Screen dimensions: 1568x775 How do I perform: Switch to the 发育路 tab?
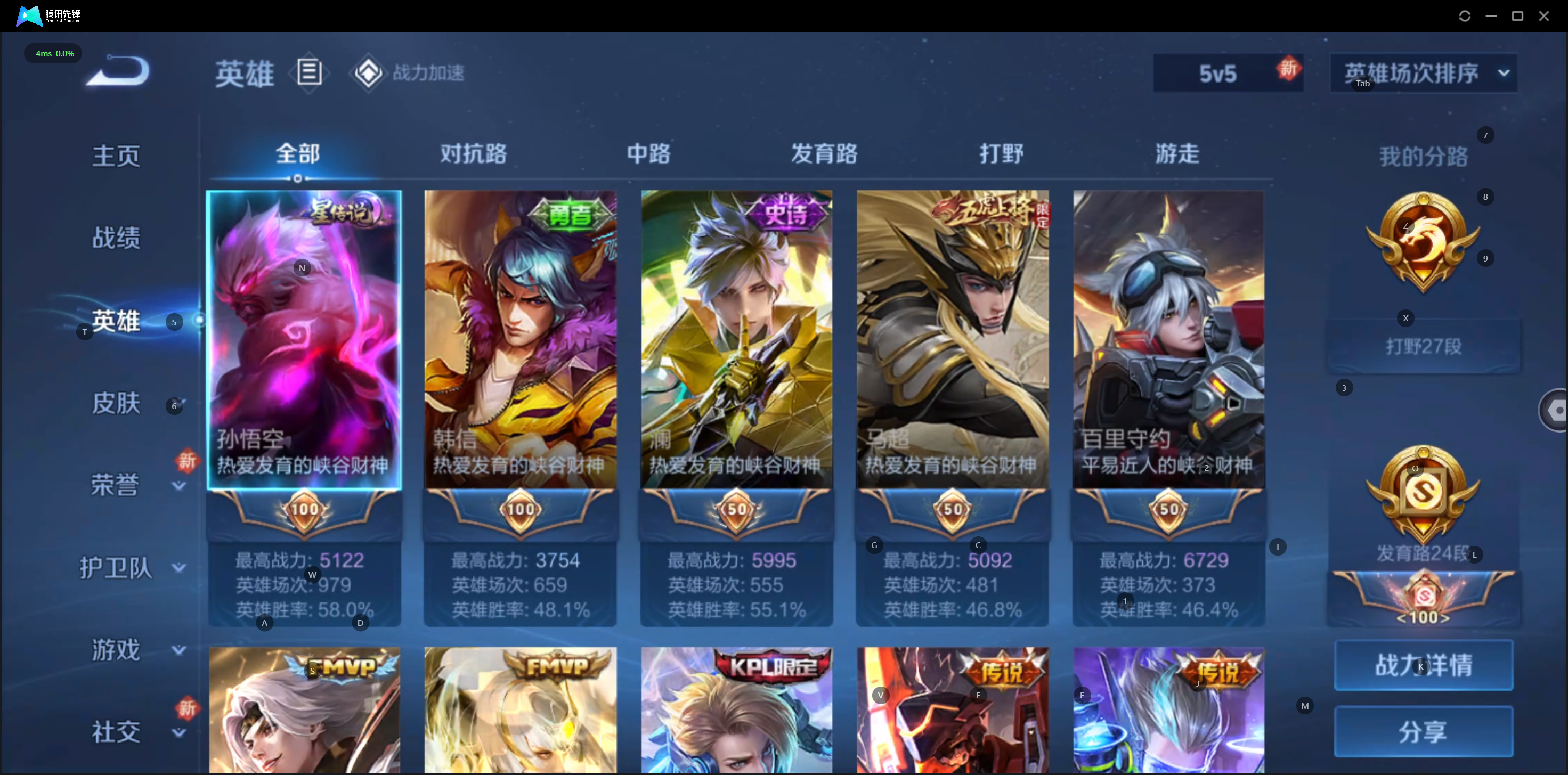click(824, 154)
